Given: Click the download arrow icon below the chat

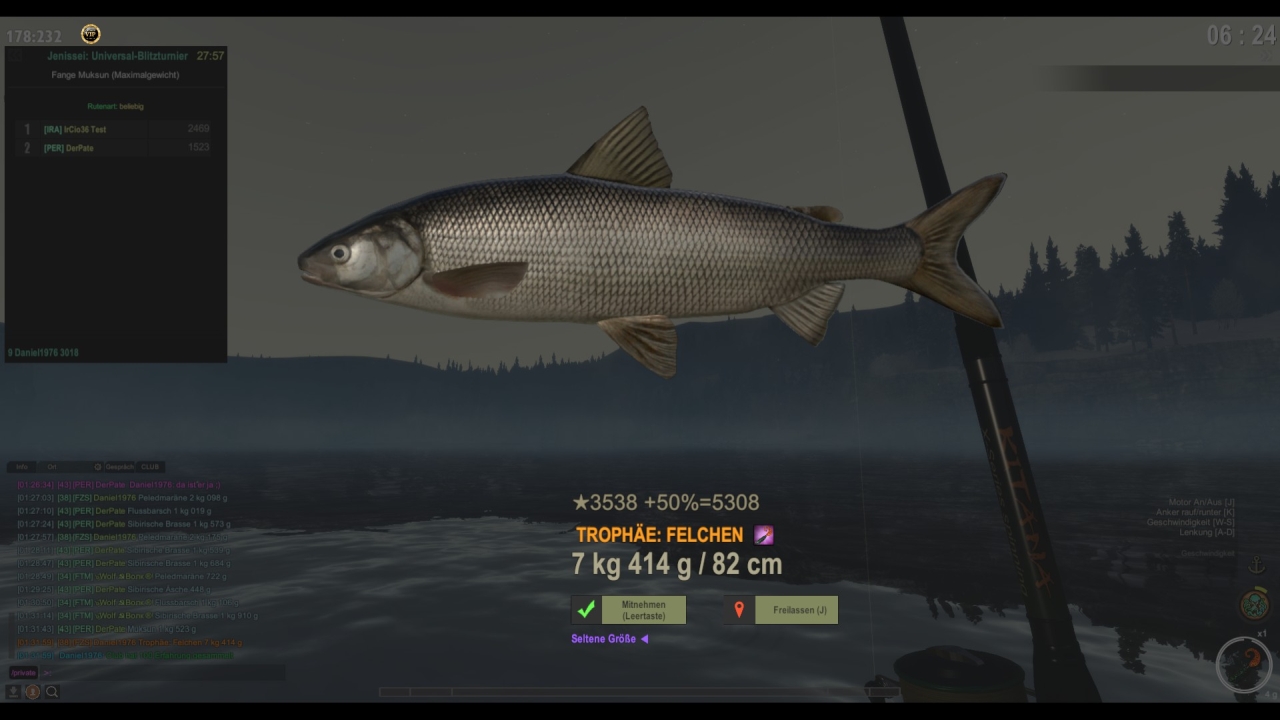Looking at the screenshot, I should (13, 691).
